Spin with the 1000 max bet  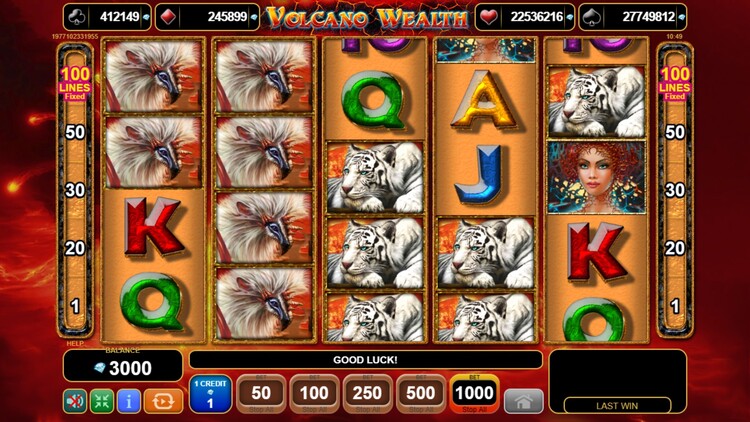click(x=474, y=394)
